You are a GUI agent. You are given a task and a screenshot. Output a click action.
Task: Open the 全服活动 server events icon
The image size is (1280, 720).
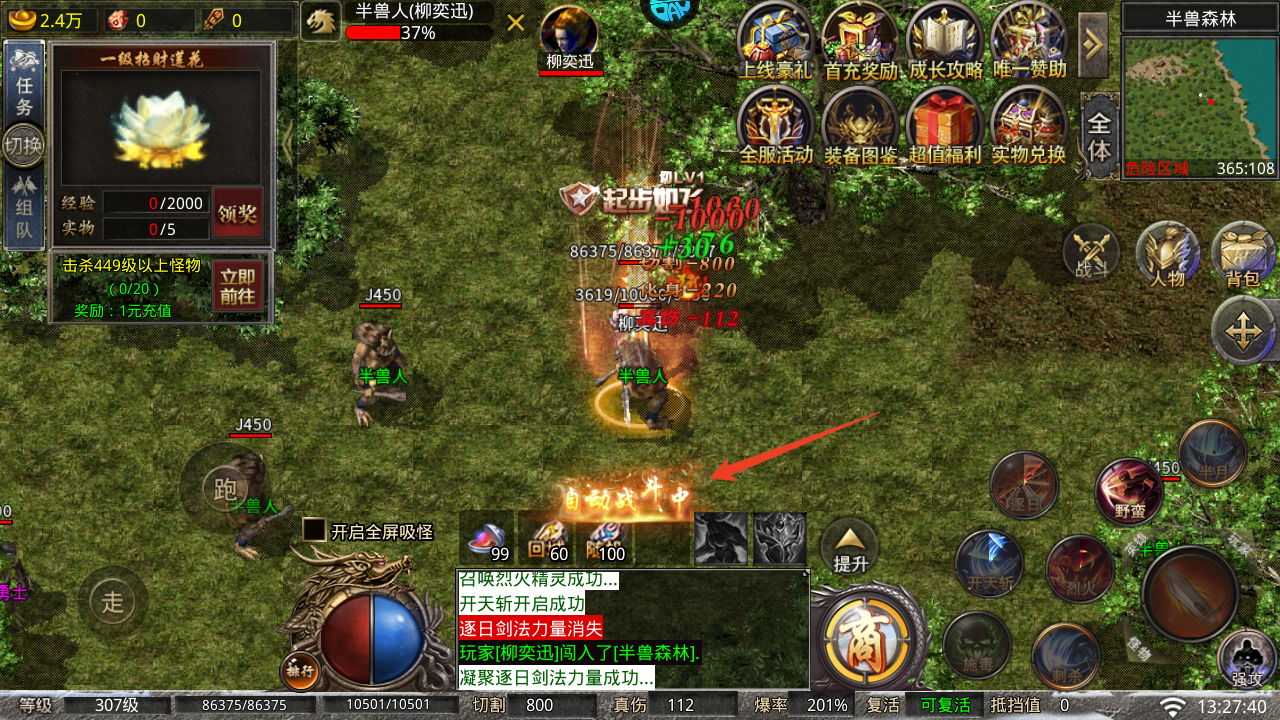tap(775, 125)
